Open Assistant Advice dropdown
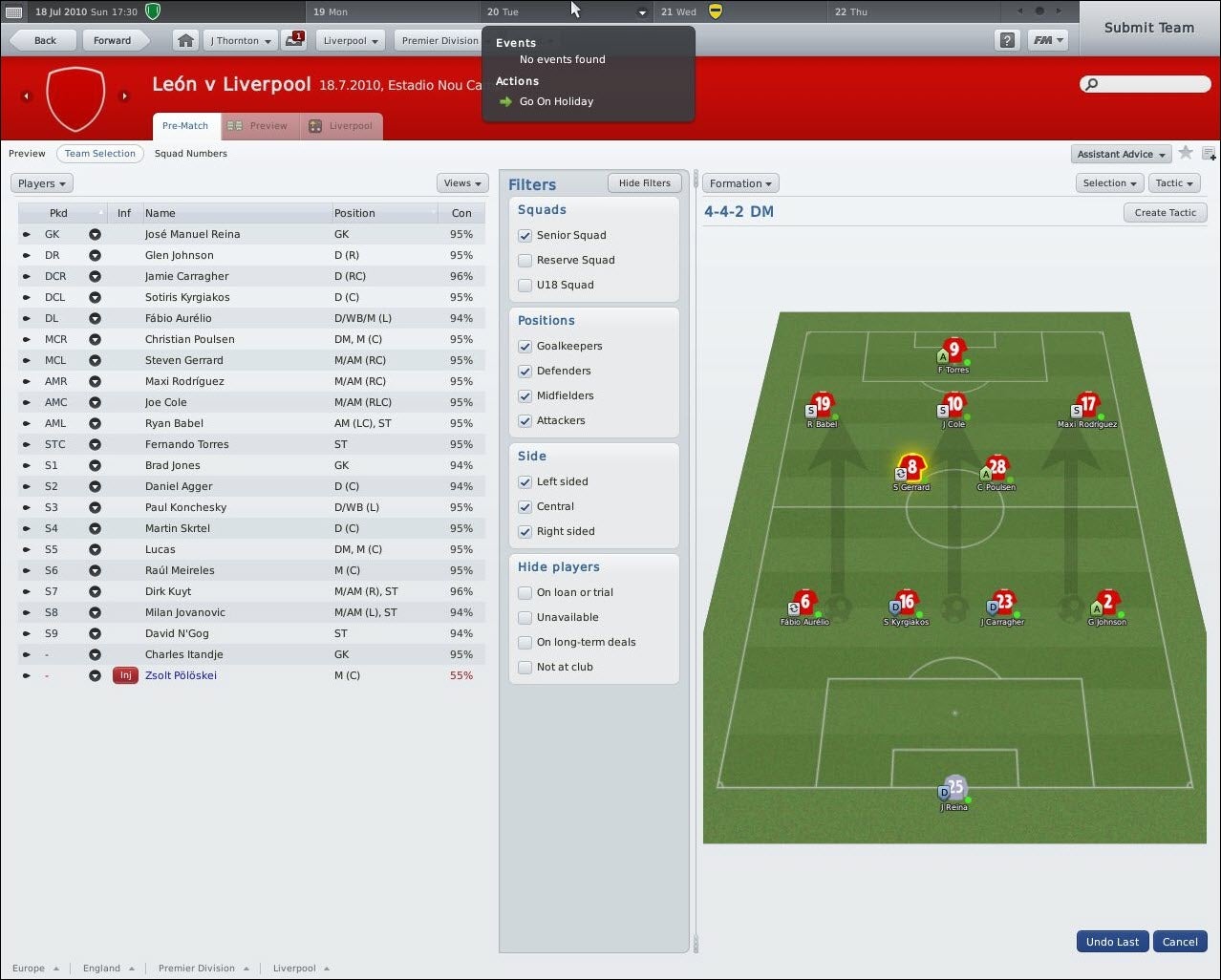This screenshot has width=1221, height=980. (x=1122, y=154)
